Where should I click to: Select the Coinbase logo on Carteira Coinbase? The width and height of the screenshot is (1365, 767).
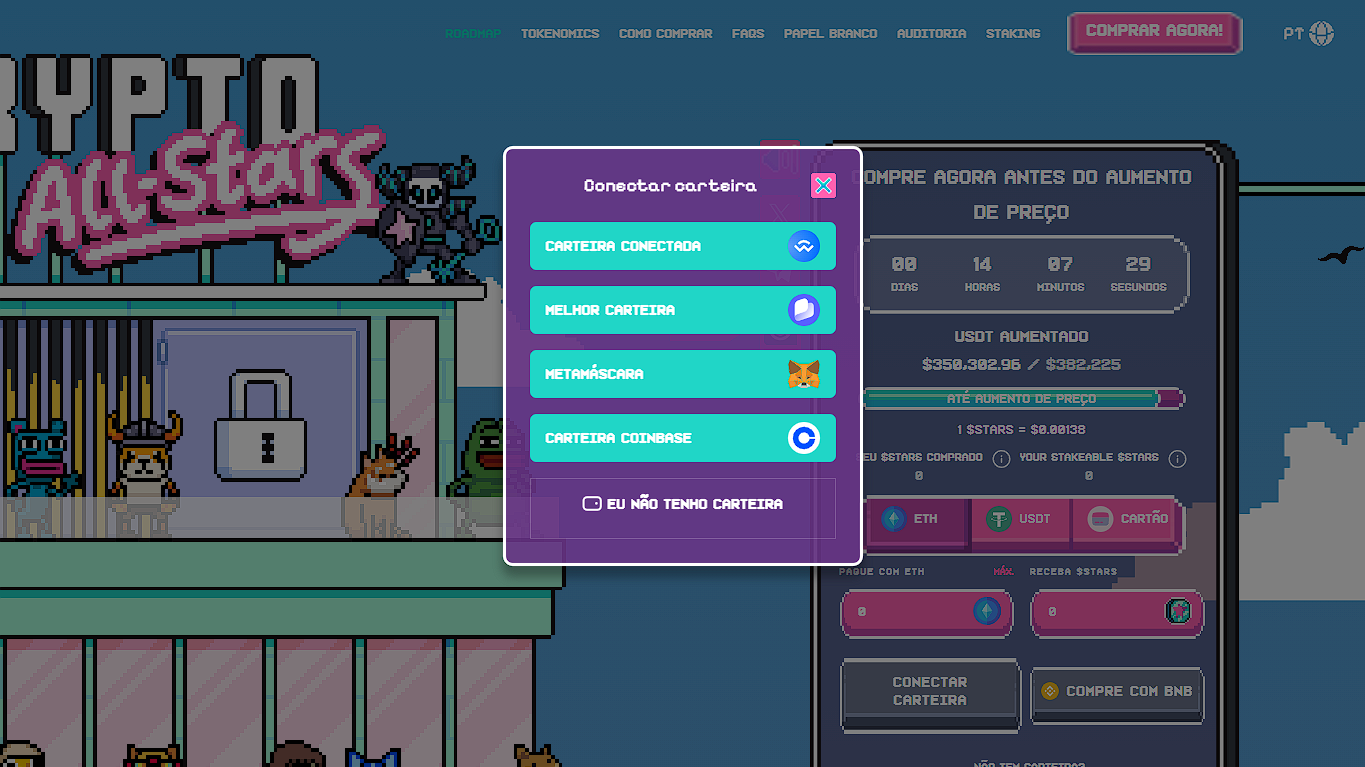pos(804,438)
